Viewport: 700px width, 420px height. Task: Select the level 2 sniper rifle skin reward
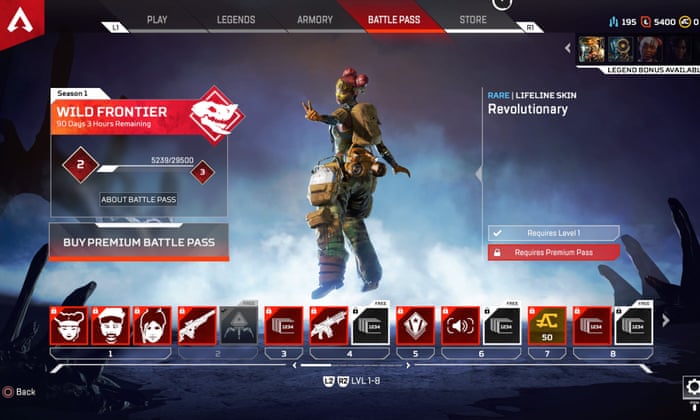click(196, 326)
